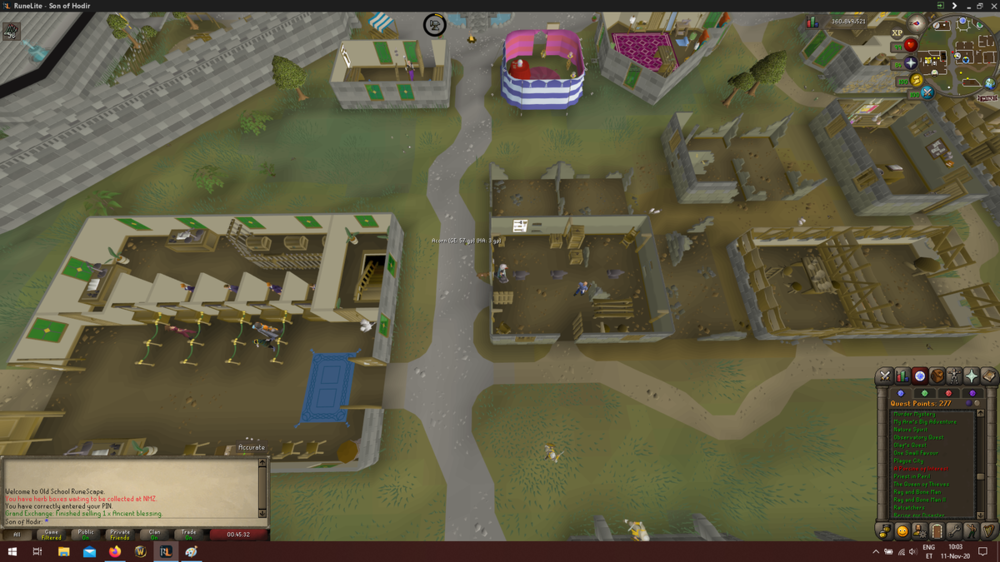The width and height of the screenshot is (1000, 562).
Task: Open the Inventory backpack tab
Action: click(x=937, y=376)
